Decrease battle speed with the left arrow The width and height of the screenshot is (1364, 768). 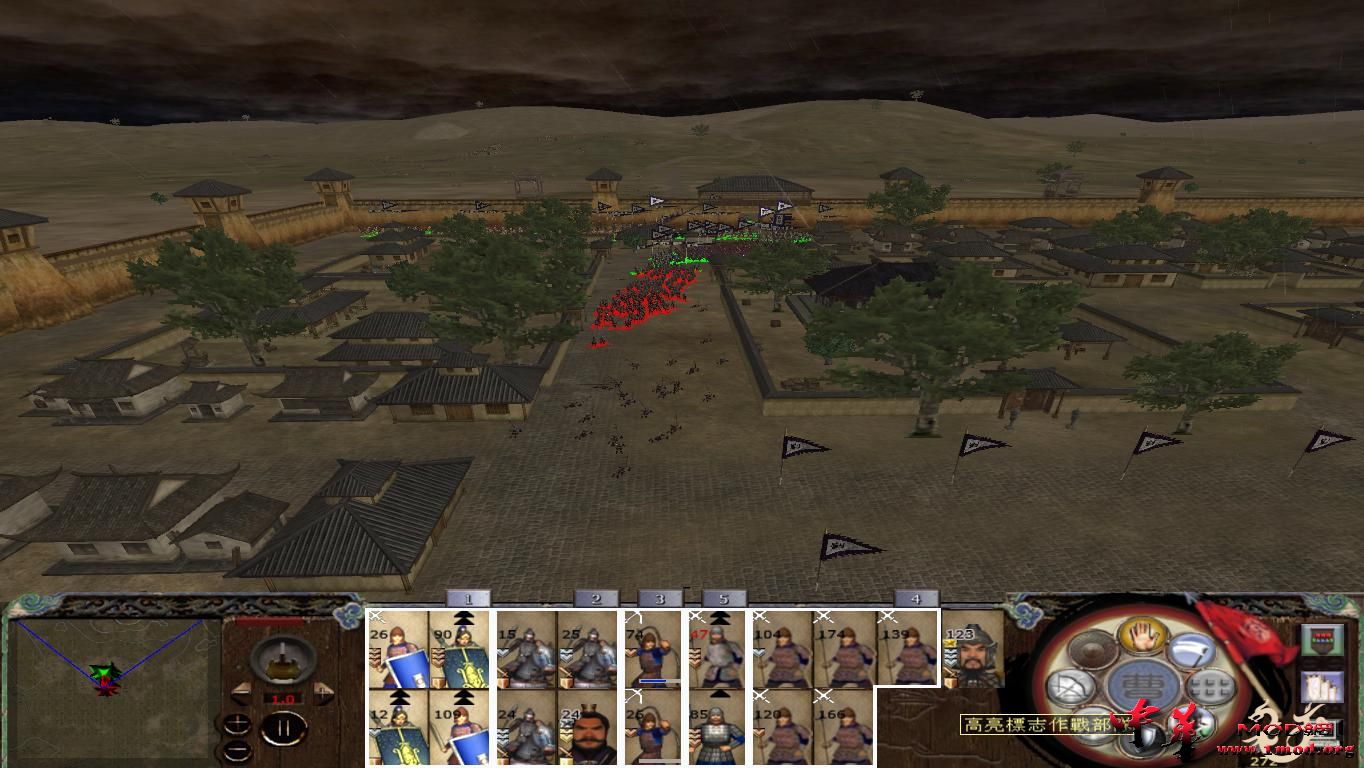(243, 692)
